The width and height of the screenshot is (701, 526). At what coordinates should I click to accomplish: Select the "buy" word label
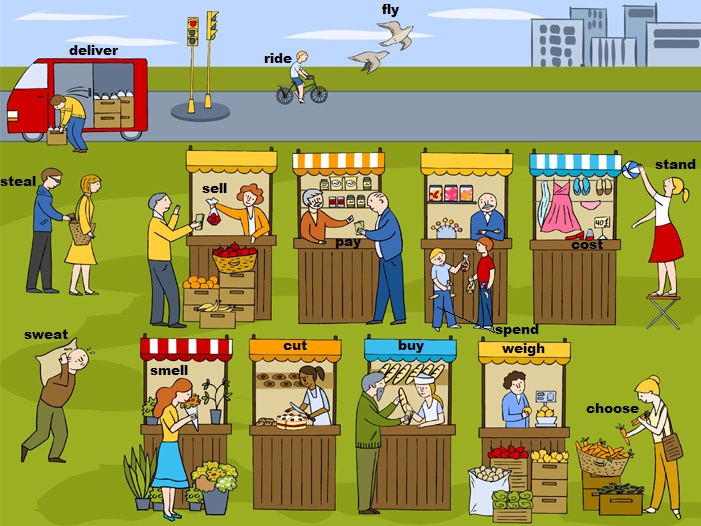coord(411,346)
